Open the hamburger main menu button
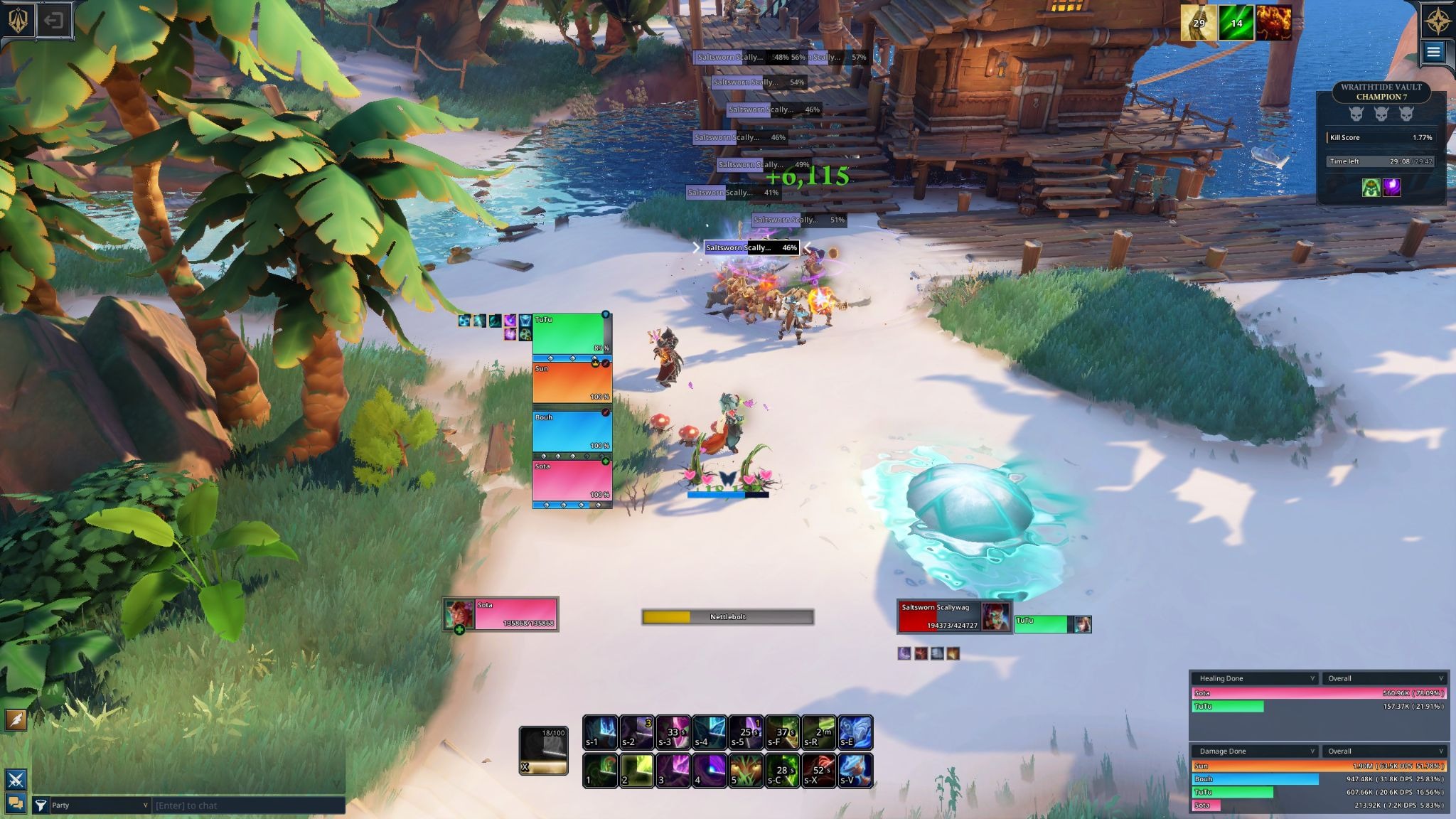1456x819 pixels. point(1433,51)
